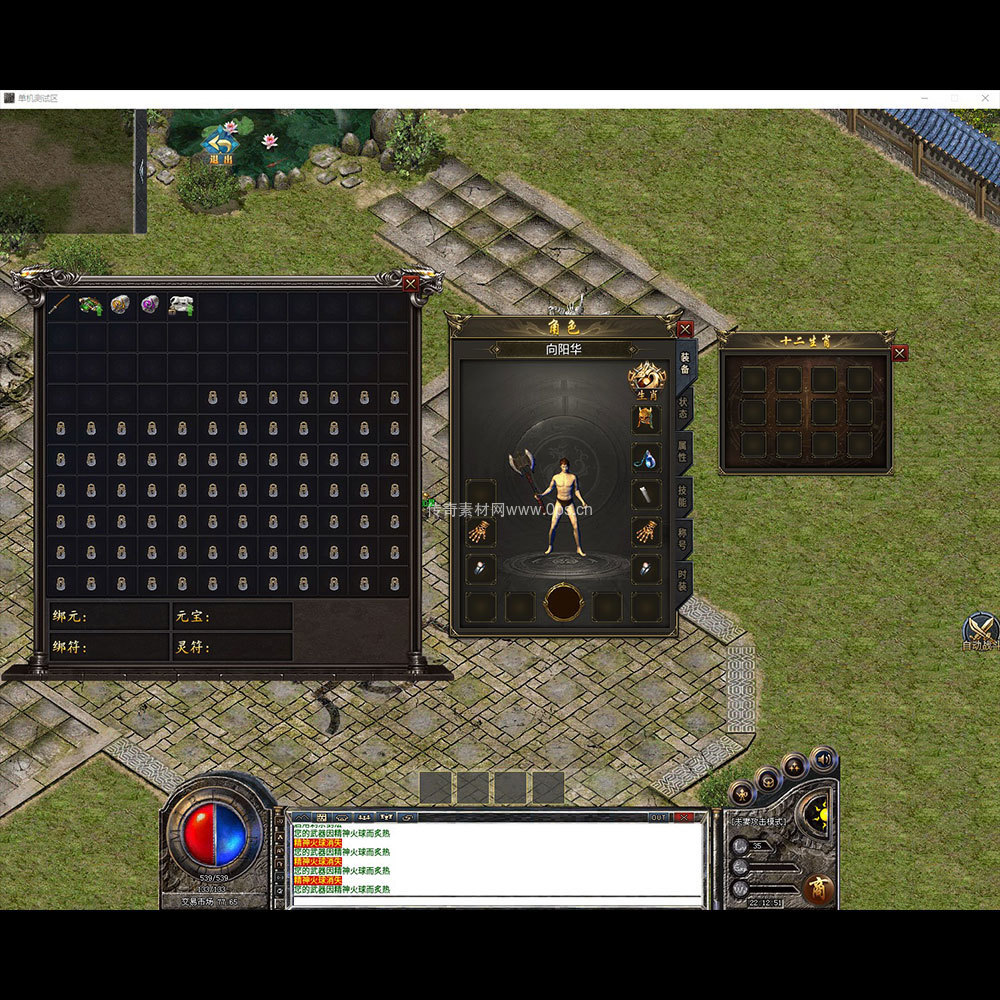This screenshot has height=1000, width=1000.
Task: Select the white chest item in bag
Action: 181,305
